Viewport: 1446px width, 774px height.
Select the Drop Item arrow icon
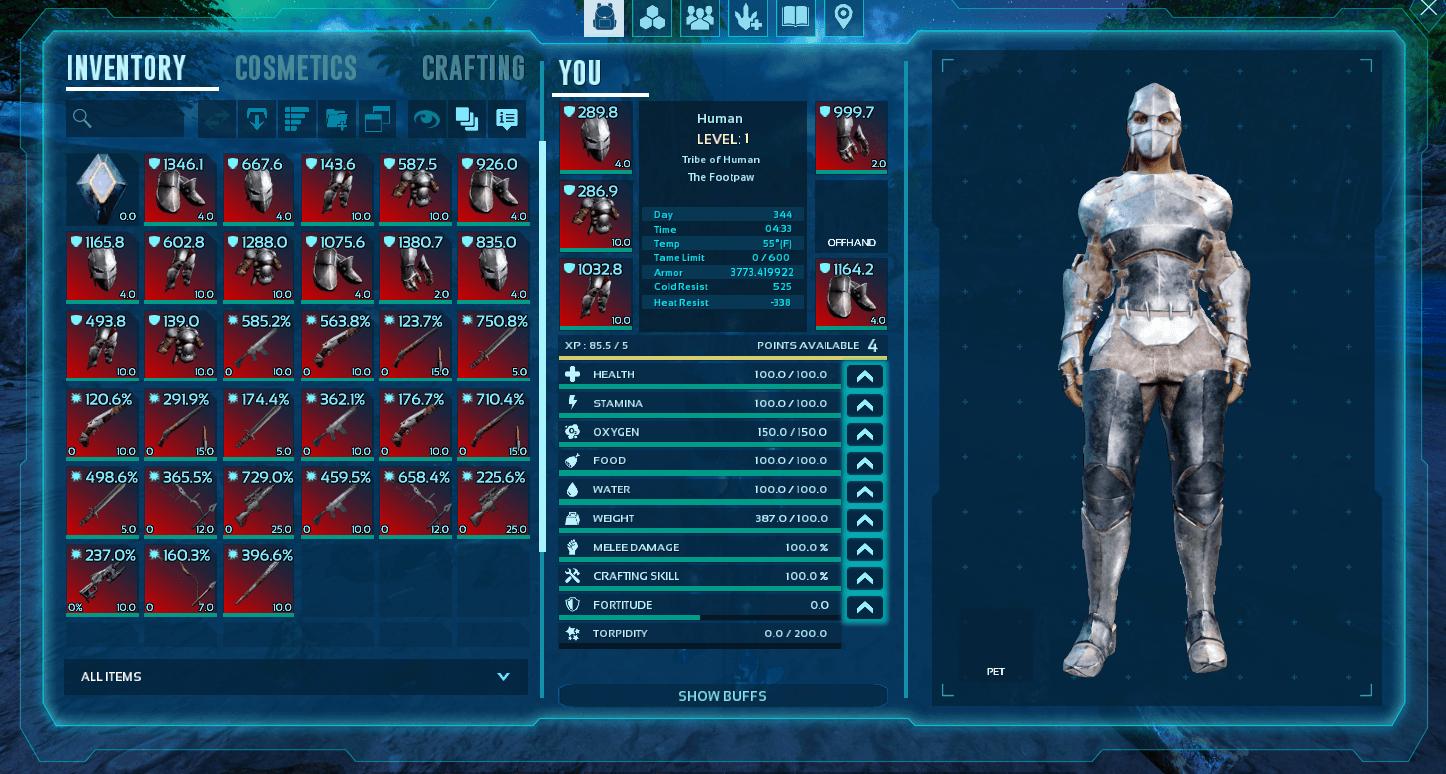259,119
